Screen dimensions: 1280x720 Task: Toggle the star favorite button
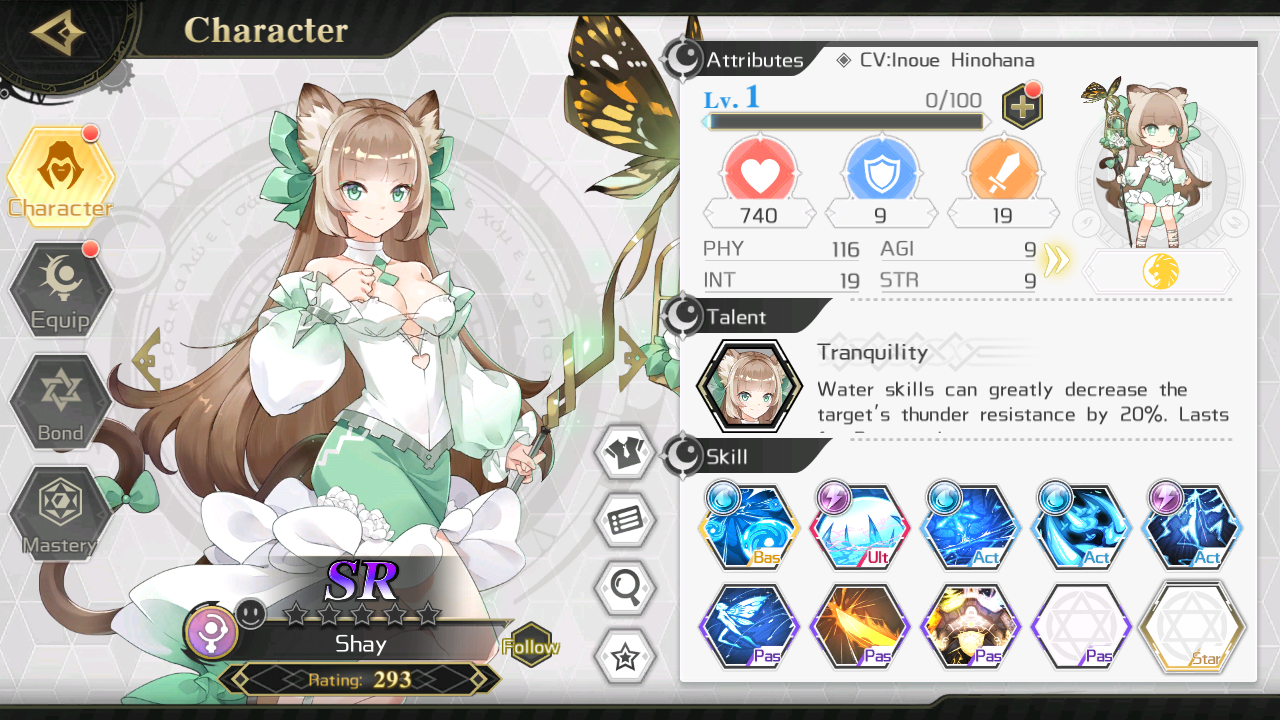click(x=625, y=657)
